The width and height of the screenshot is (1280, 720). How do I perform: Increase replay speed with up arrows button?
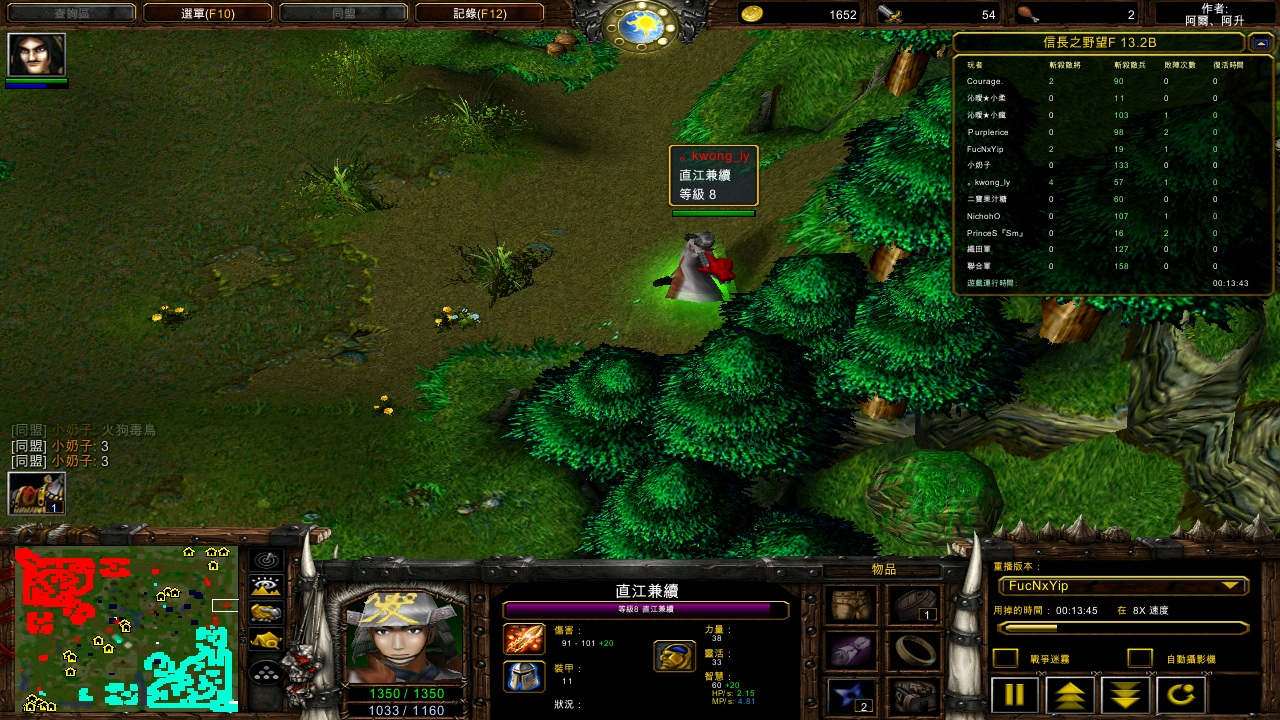point(1069,695)
